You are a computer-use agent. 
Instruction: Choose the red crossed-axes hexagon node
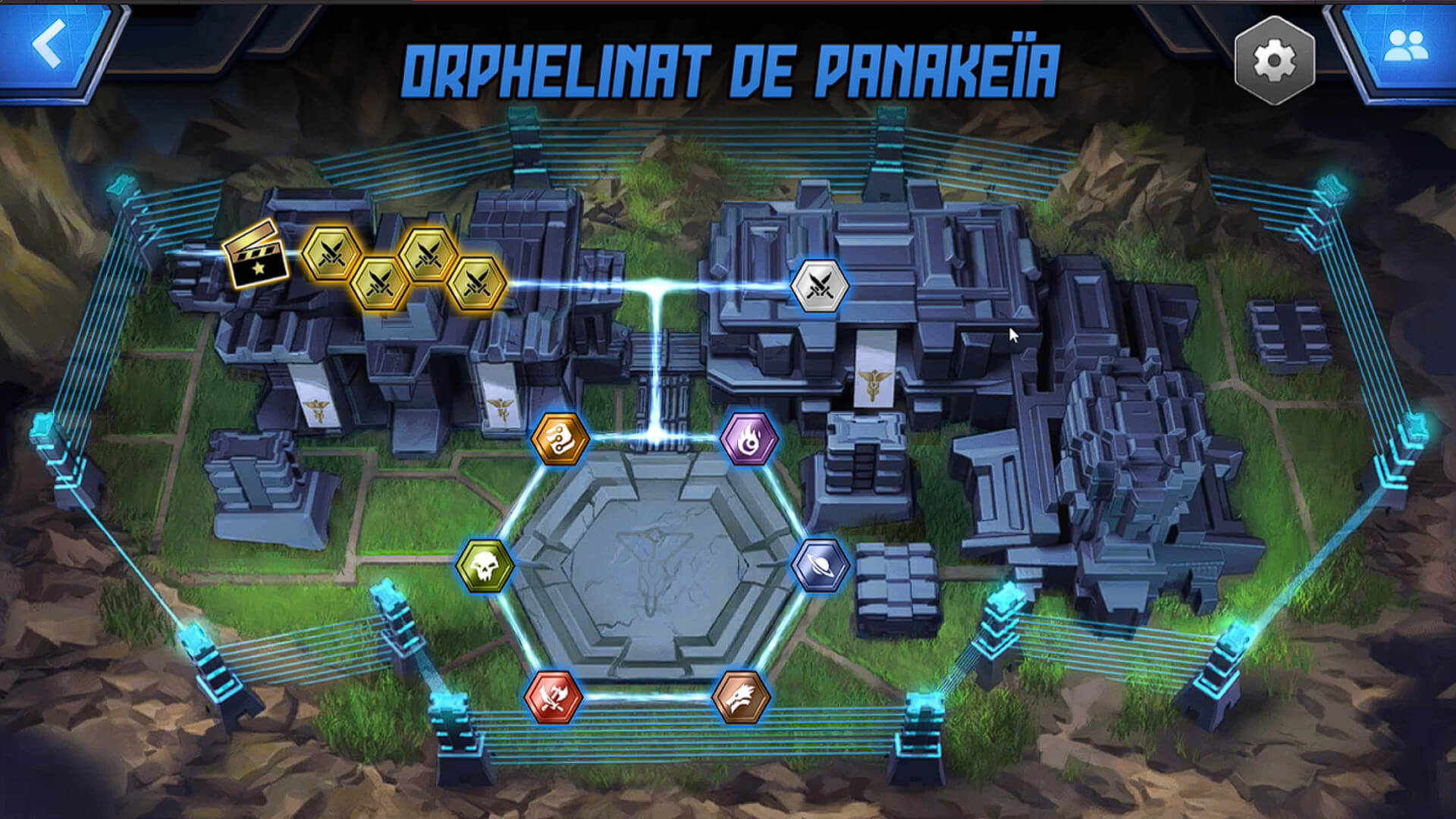click(554, 696)
